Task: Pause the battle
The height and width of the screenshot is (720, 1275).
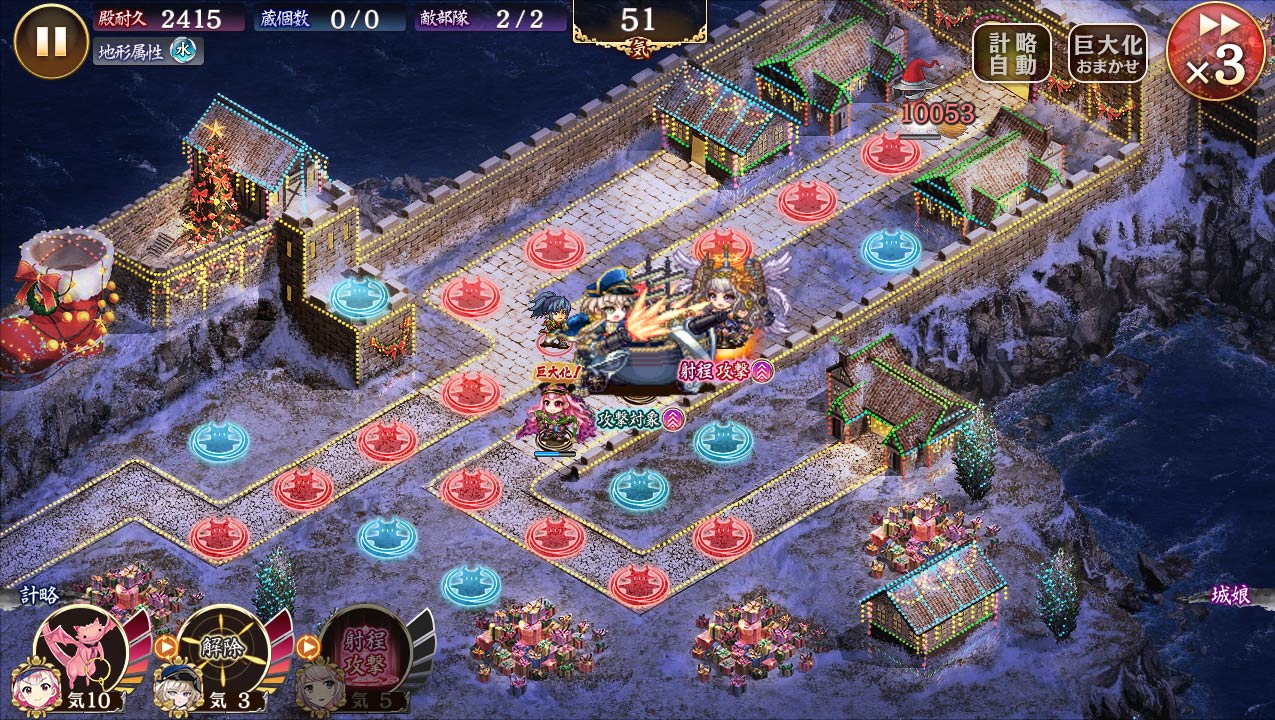Action: [51, 41]
